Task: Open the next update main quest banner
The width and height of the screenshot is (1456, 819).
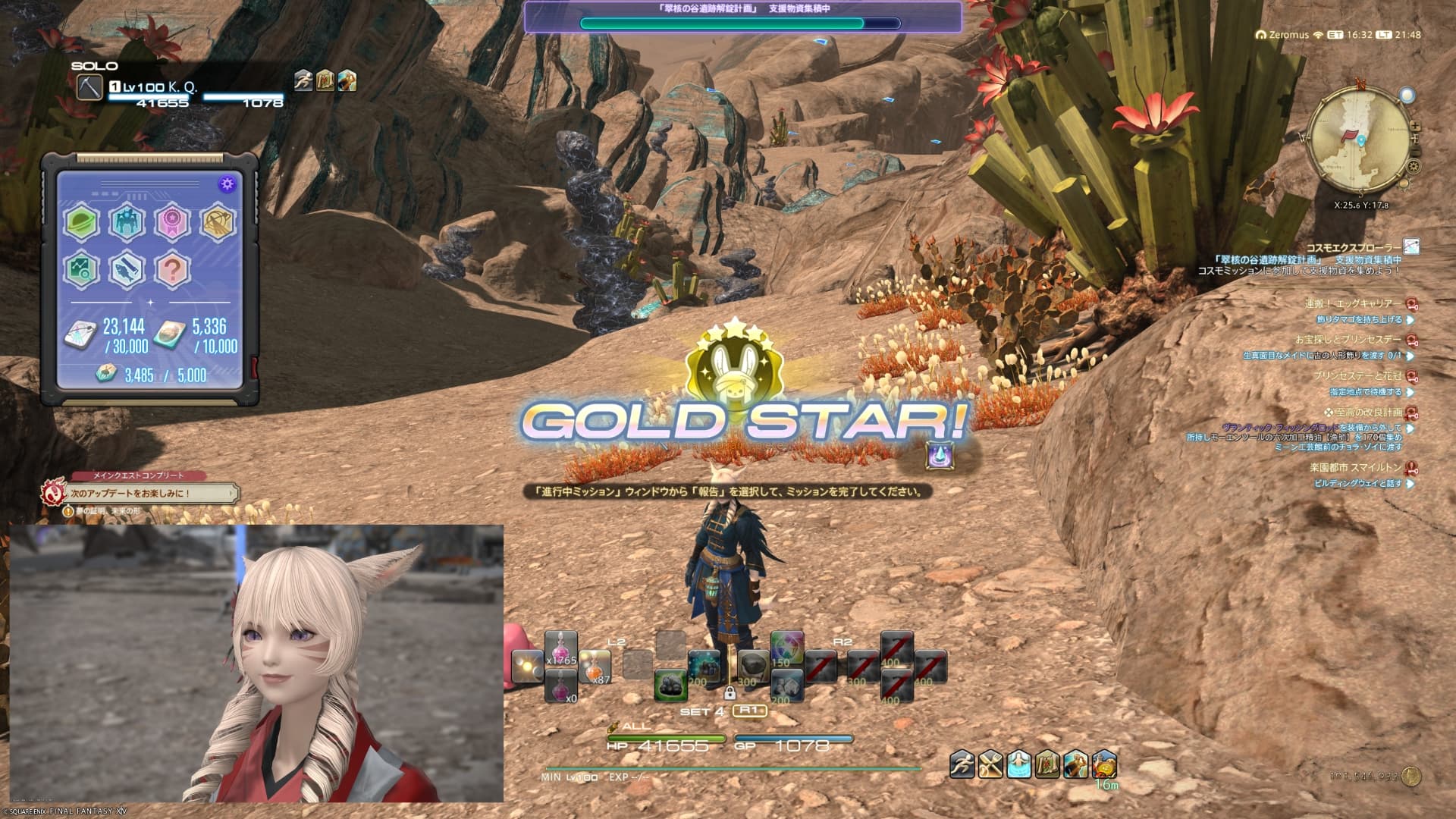Action: pyautogui.click(x=152, y=493)
